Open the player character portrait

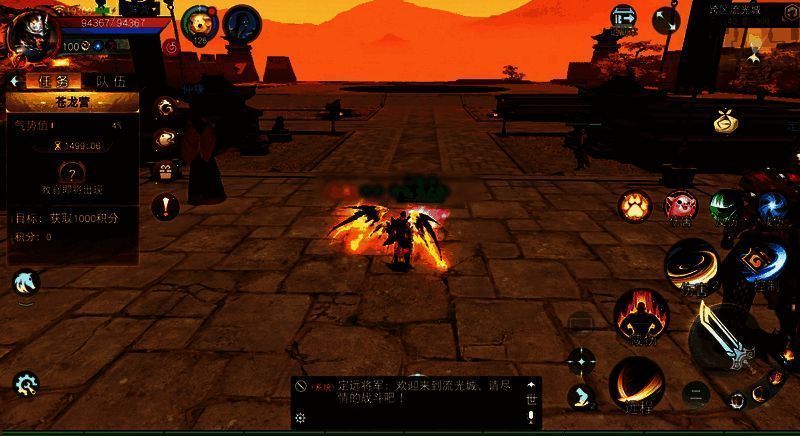pos(27,31)
